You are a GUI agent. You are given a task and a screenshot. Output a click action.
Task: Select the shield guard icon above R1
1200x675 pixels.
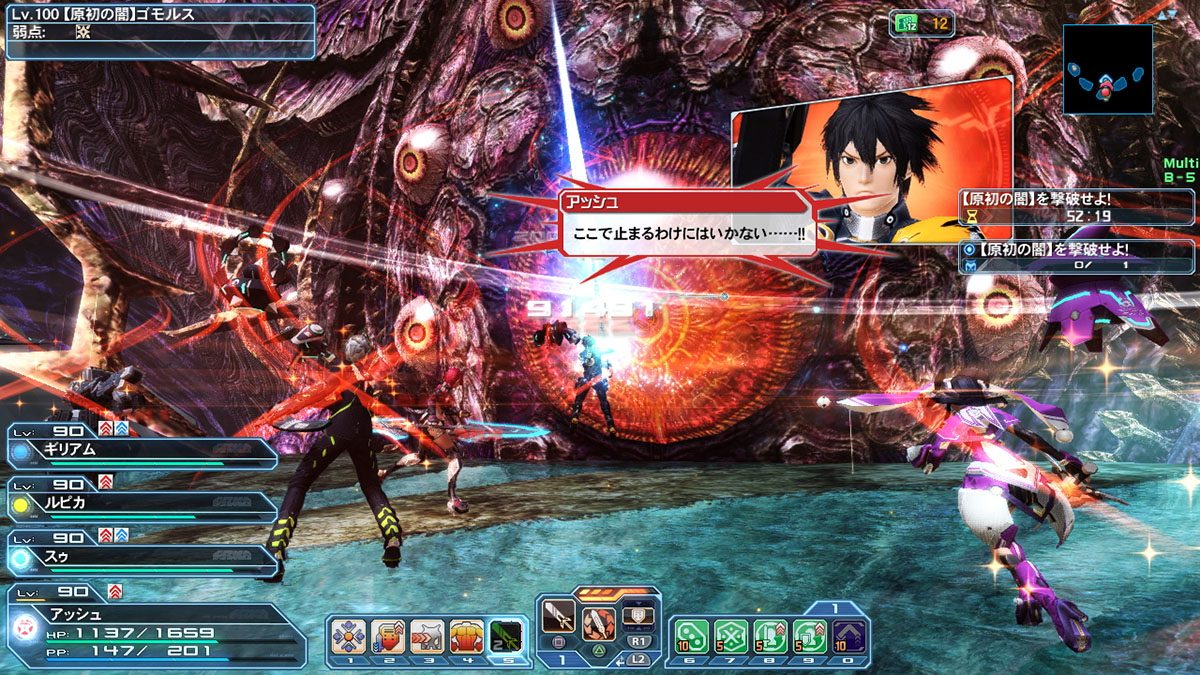(638, 616)
